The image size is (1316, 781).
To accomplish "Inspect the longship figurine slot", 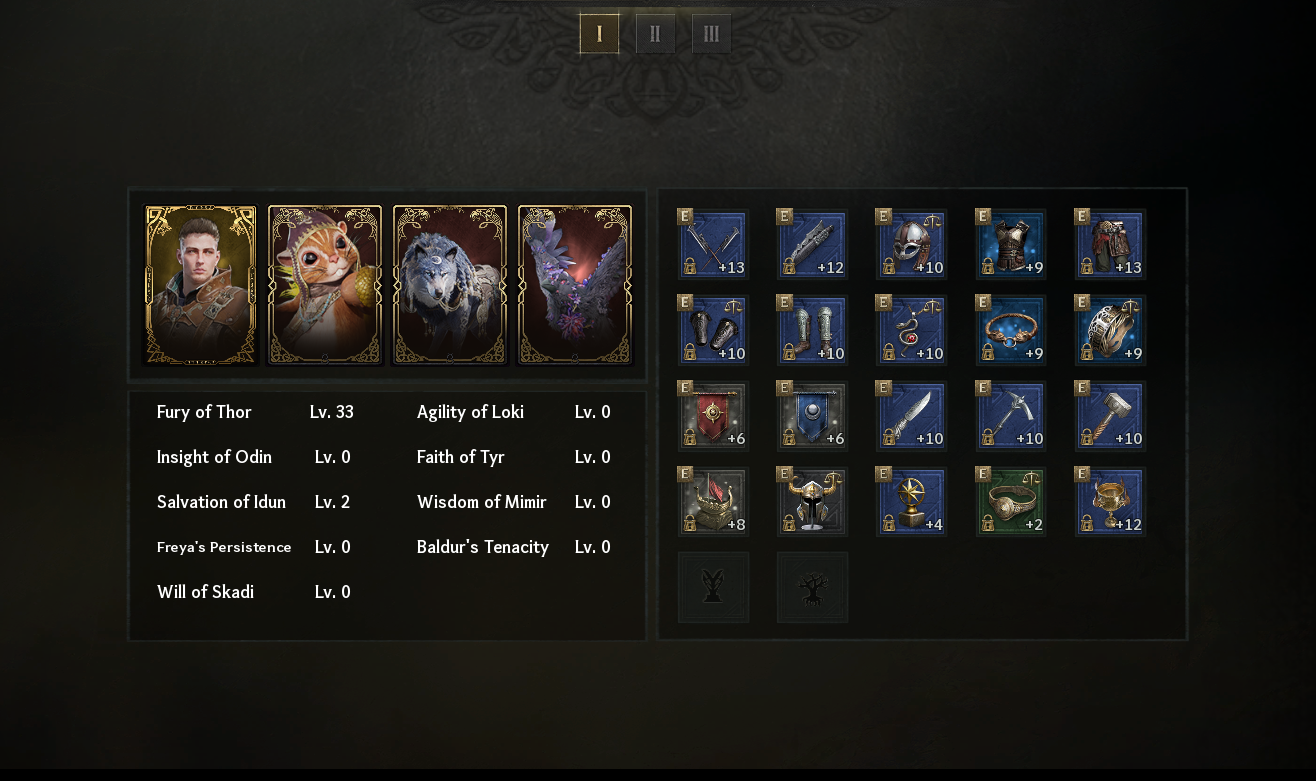I will click(713, 502).
